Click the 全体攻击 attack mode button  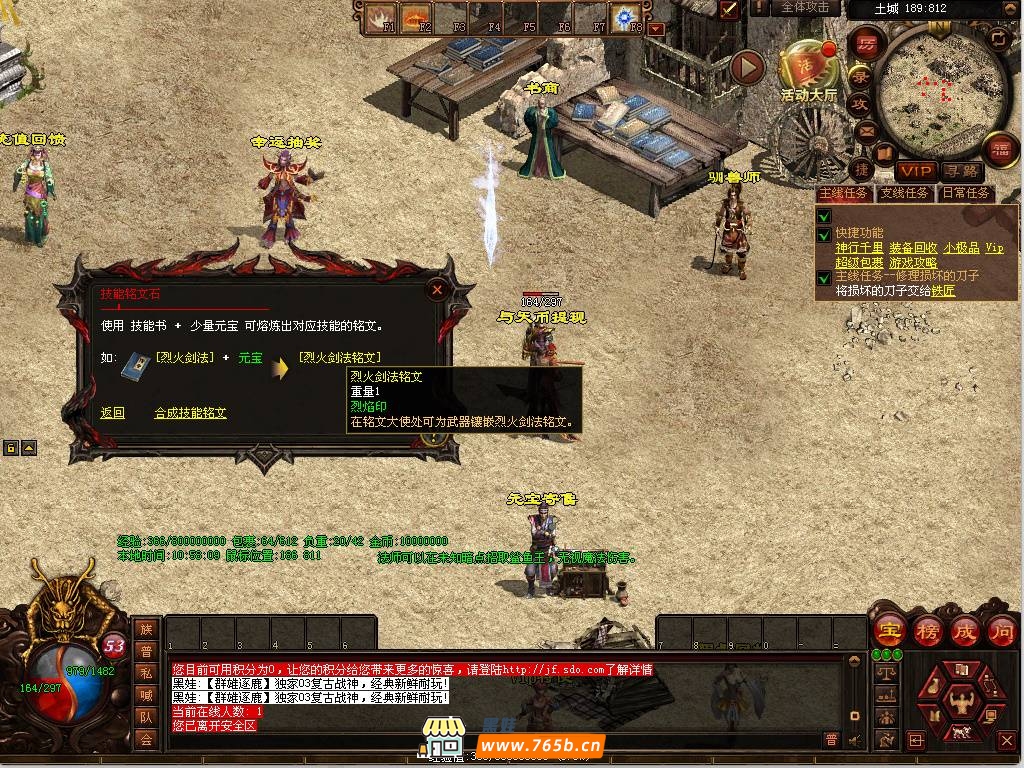[805, 8]
